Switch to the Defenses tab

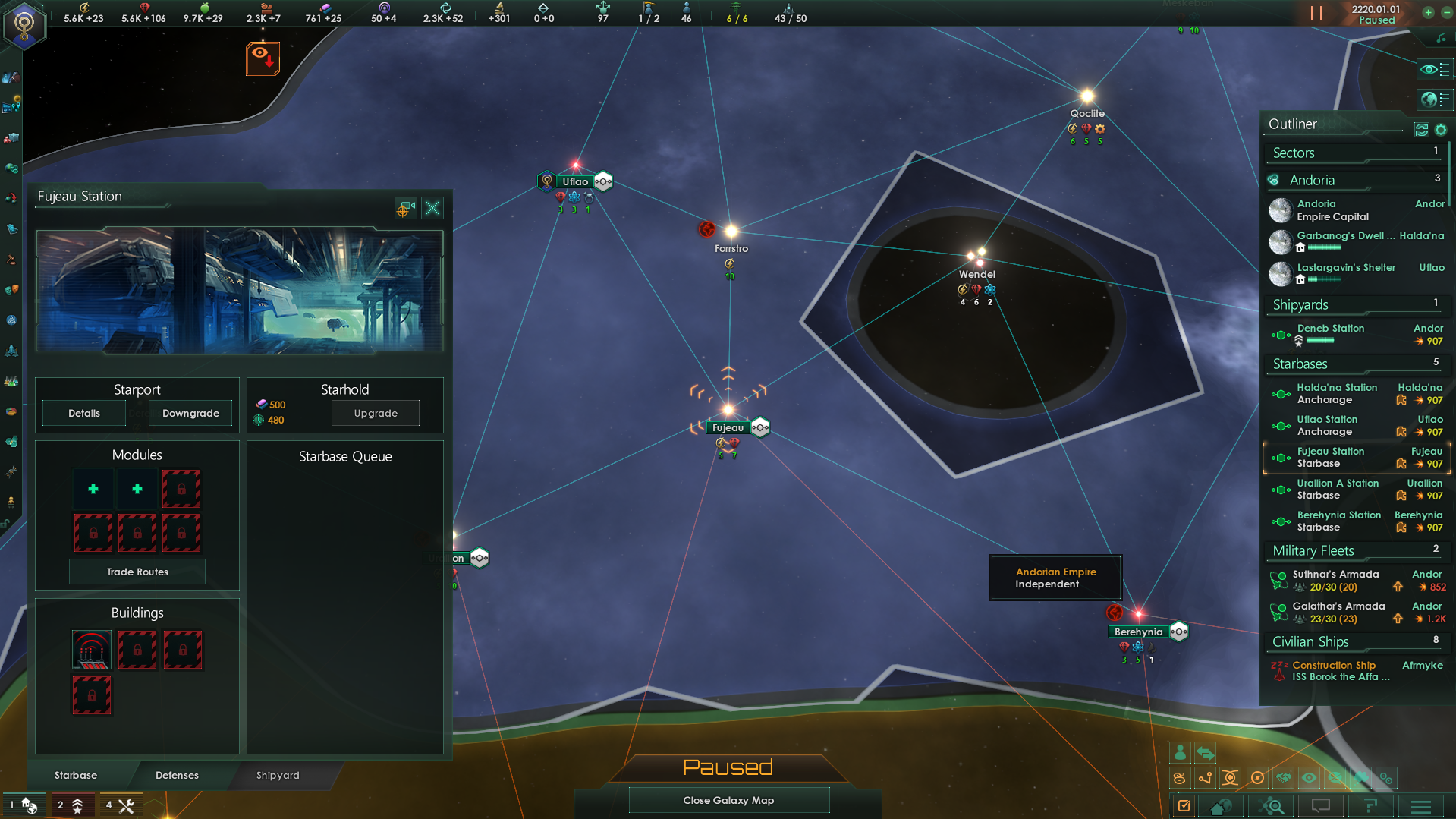pyautogui.click(x=177, y=775)
